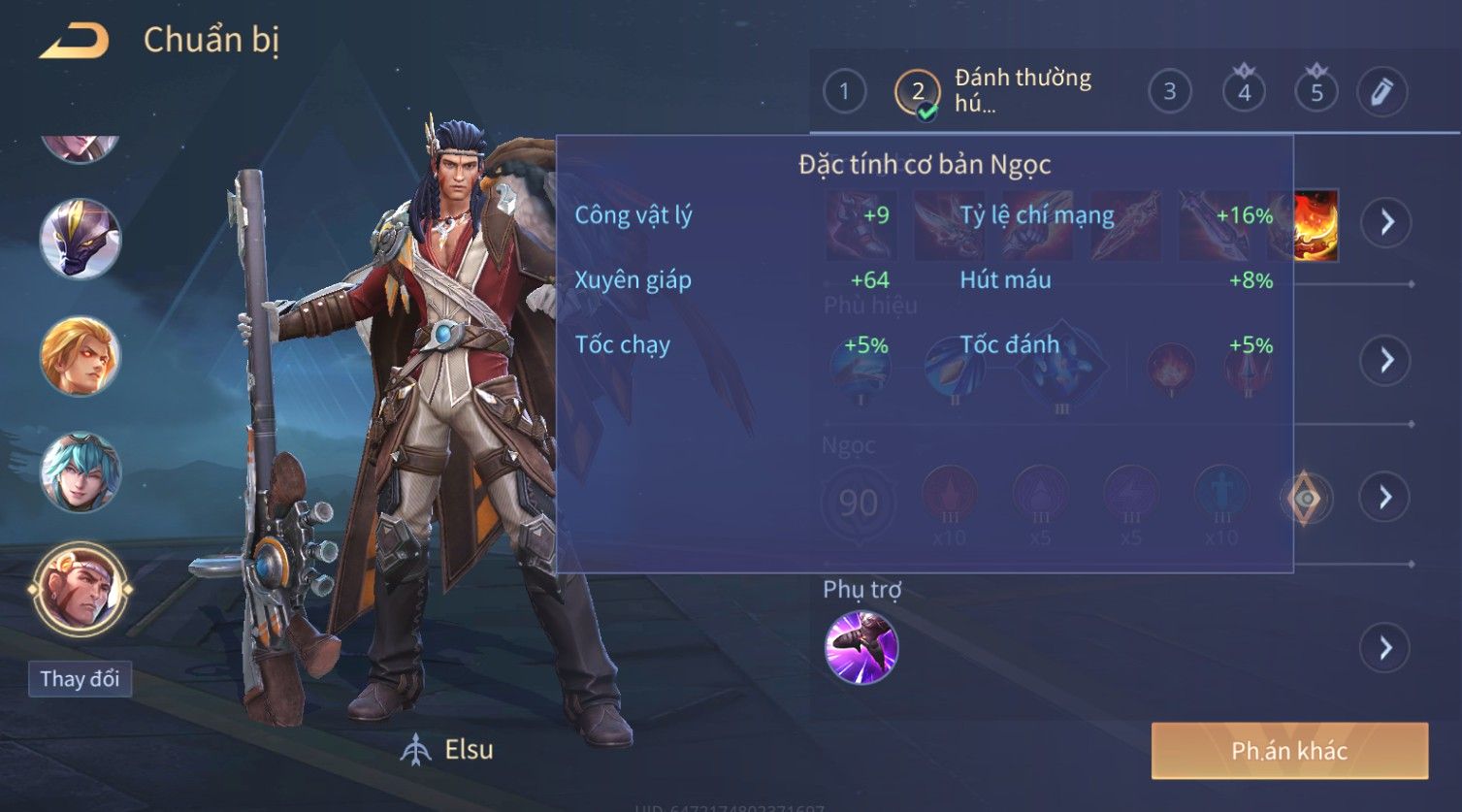The width and height of the screenshot is (1462, 812).
Task: Click the Thay đổi button
Action: 80,678
